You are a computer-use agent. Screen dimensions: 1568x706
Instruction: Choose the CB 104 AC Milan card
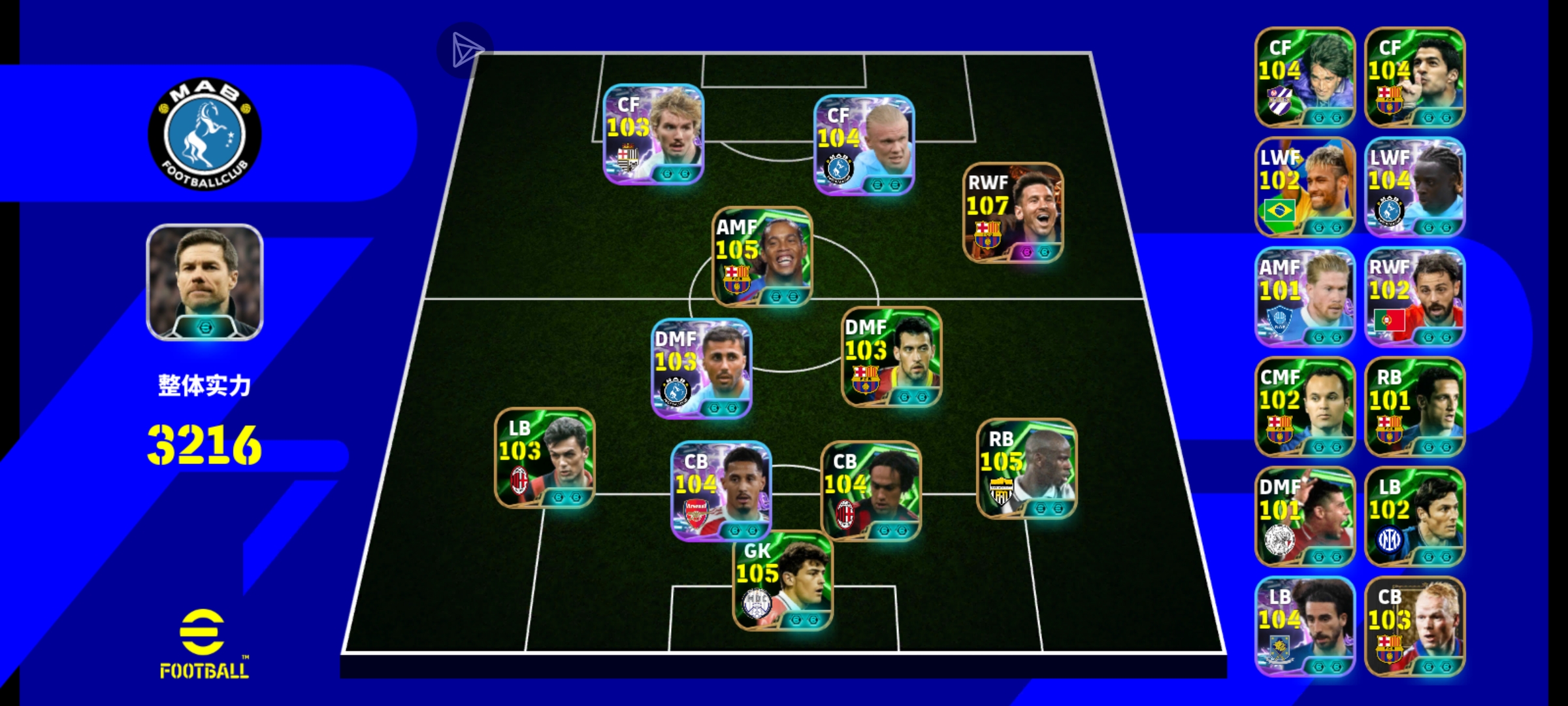click(x=870, y=491)
